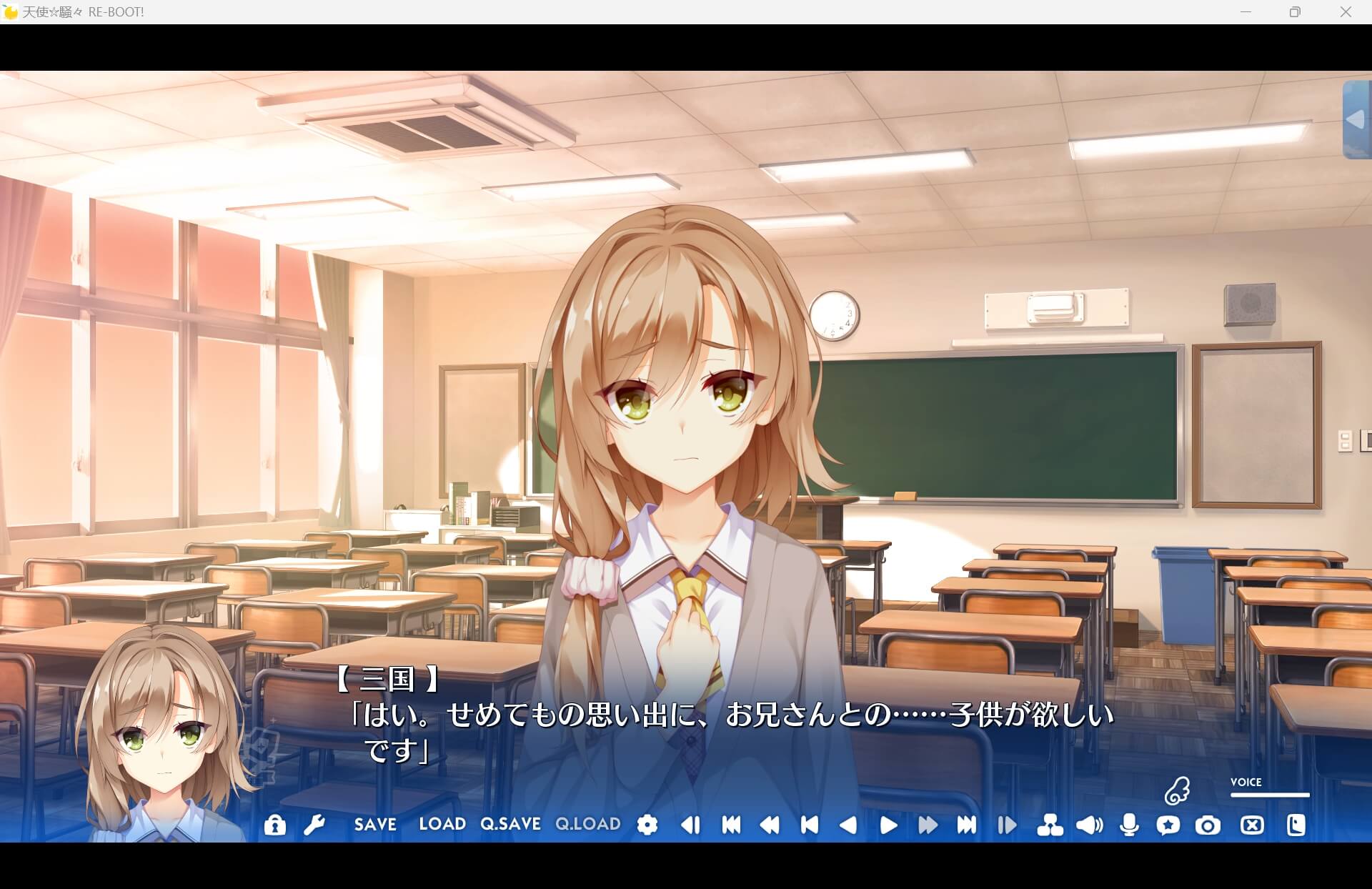Toggle skip mode with the double arrow
1372x889 pixels.
929,825
